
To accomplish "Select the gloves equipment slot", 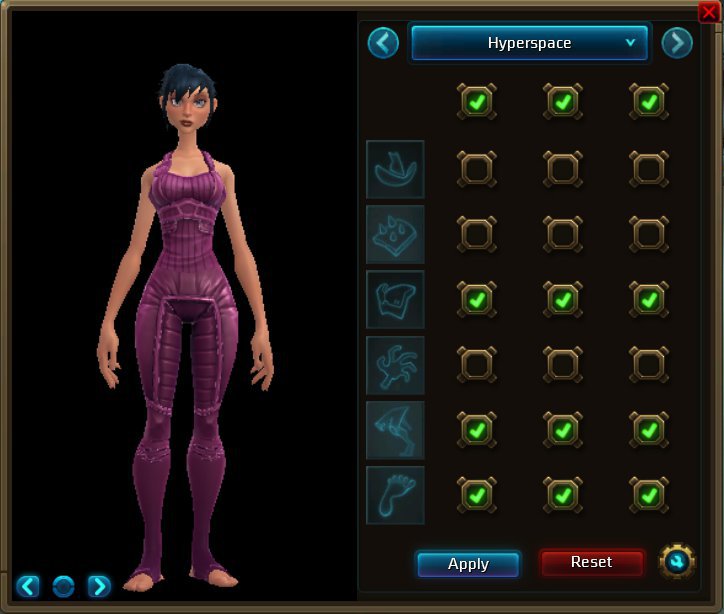I will pyautogui.click(x=395, y=365).
